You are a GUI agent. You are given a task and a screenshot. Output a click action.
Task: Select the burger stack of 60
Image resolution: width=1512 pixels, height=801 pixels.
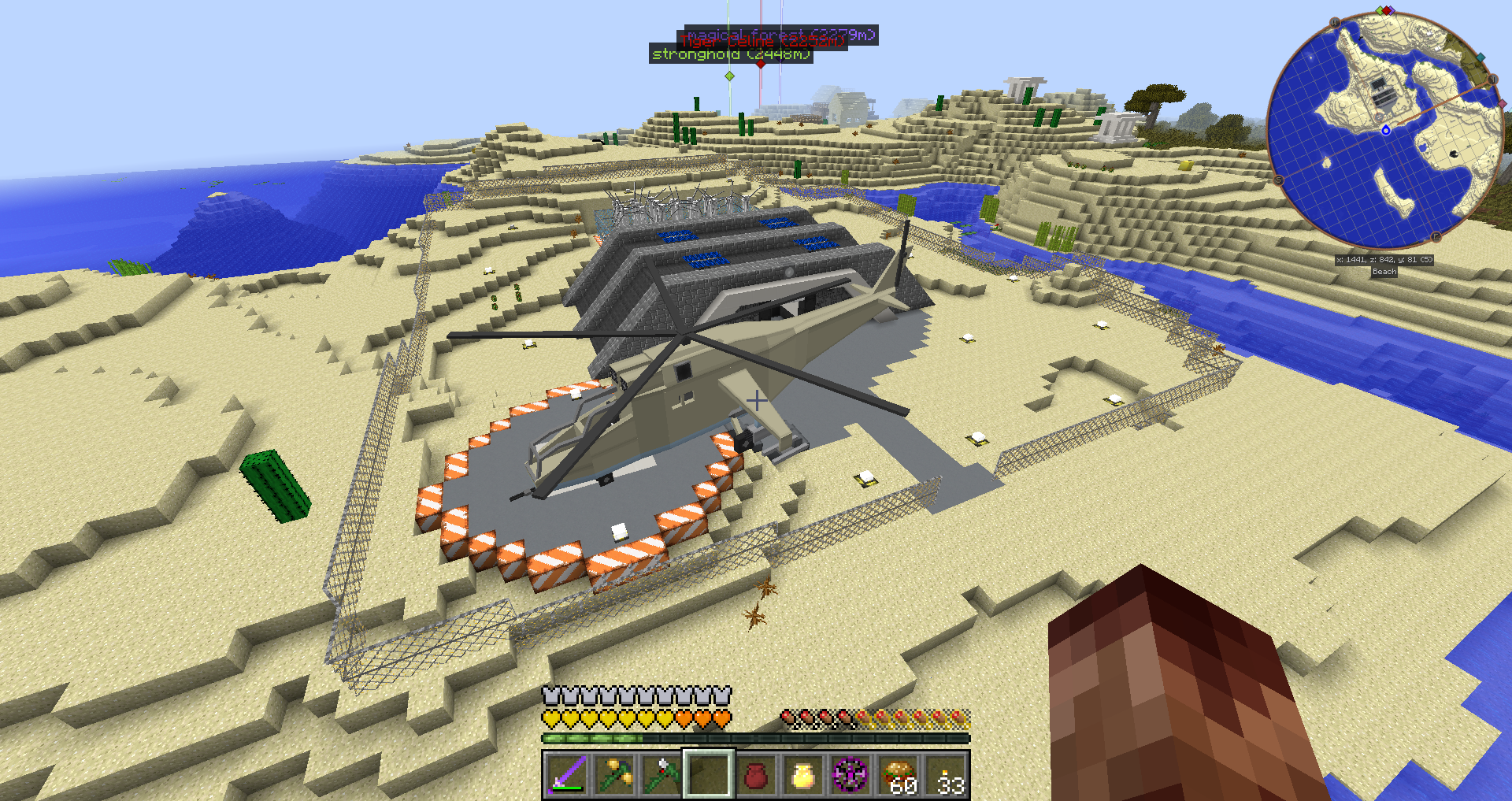pos(899,774)
